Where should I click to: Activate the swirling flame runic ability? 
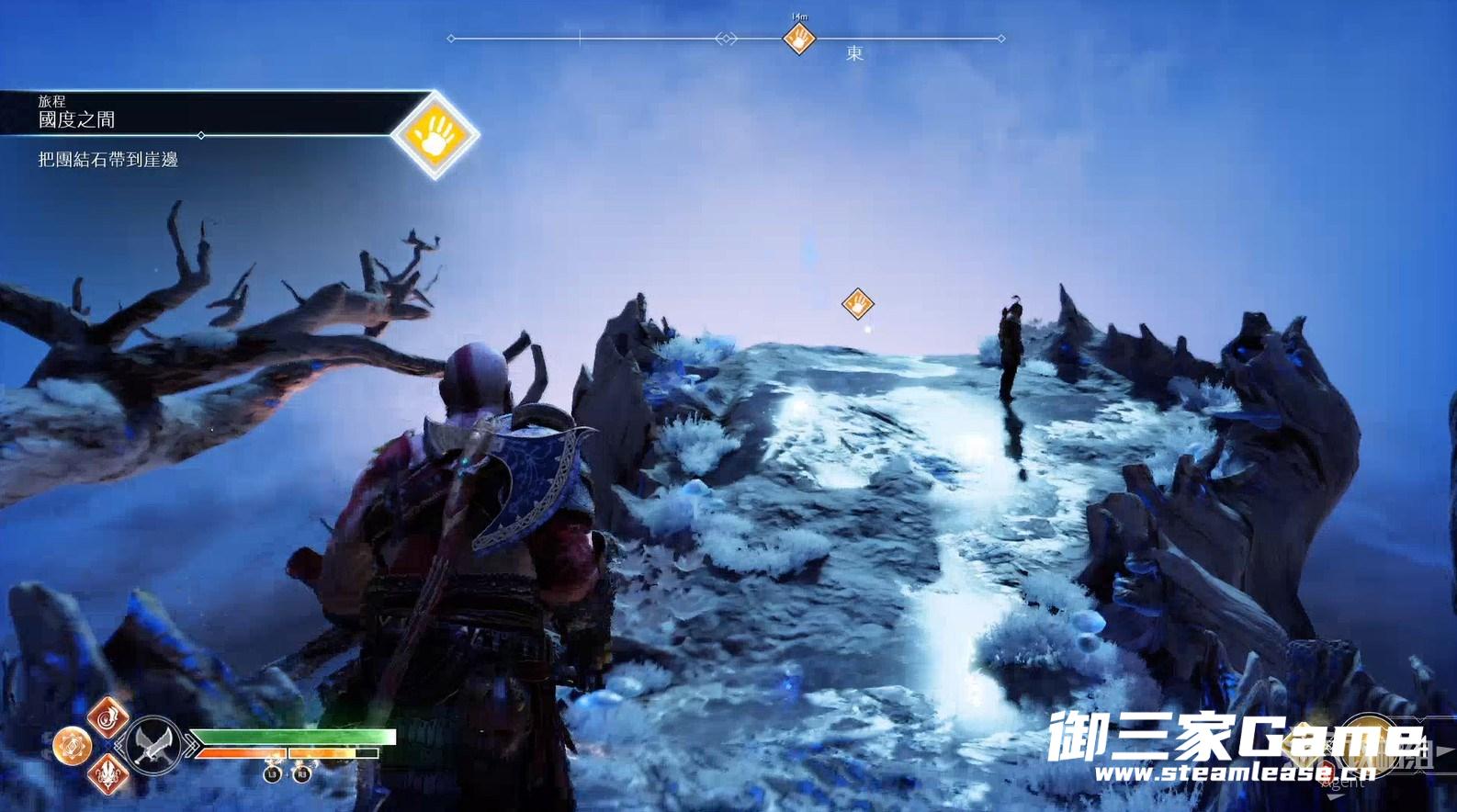(107, 716)
